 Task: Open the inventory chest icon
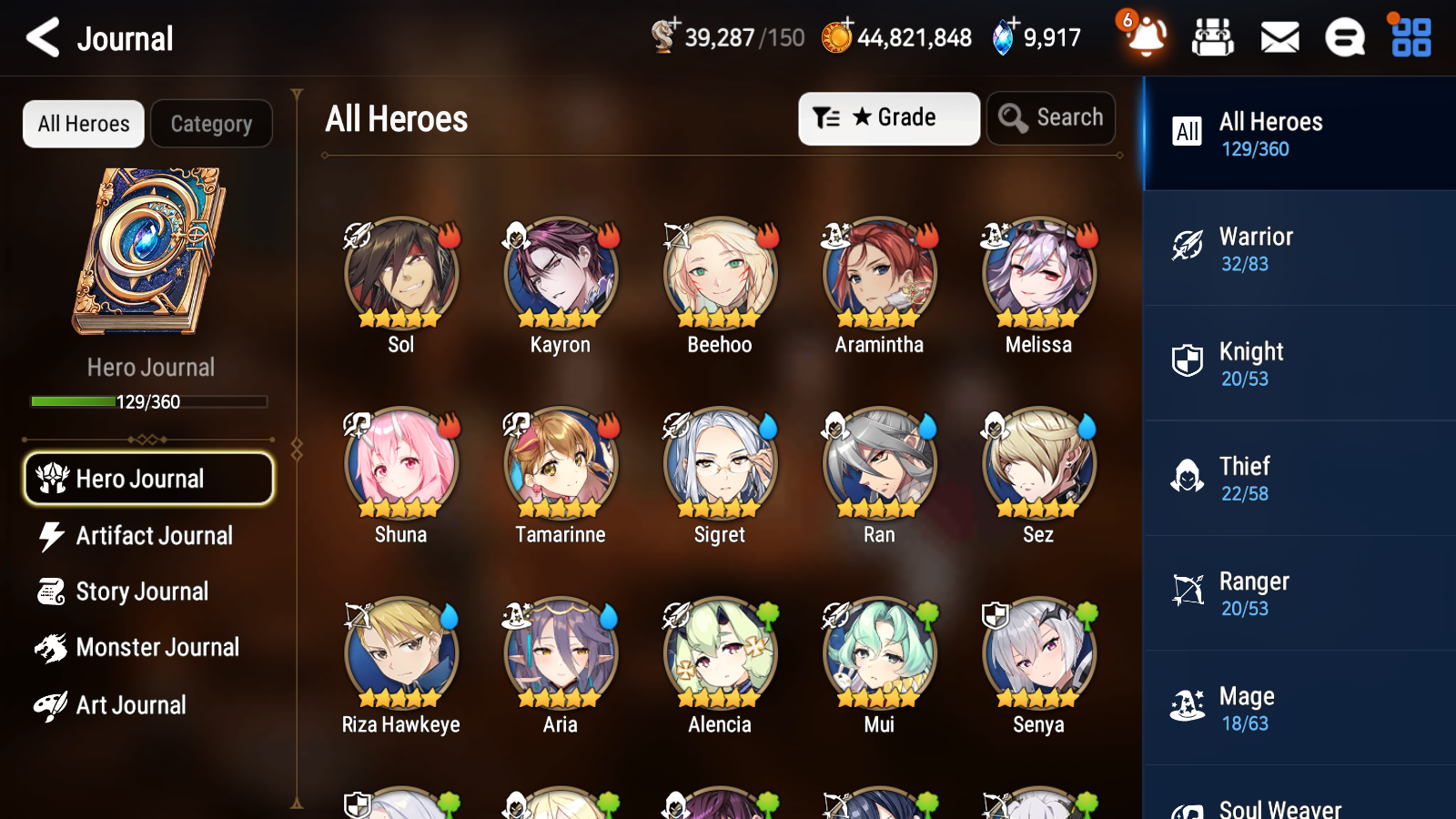coord(1213,38)
